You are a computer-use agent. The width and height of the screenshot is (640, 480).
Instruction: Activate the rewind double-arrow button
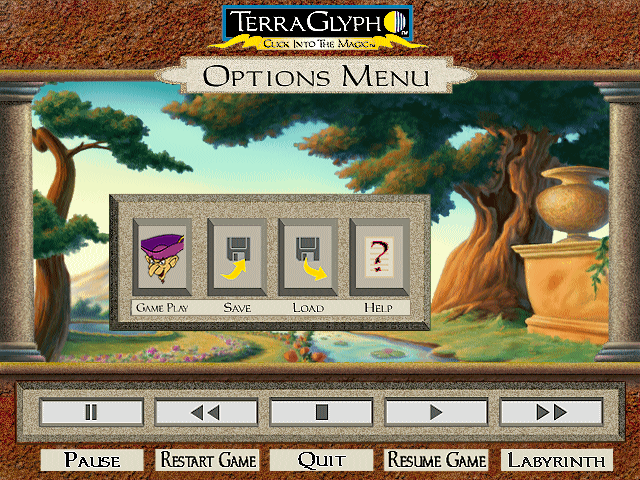tap(206, 412)
